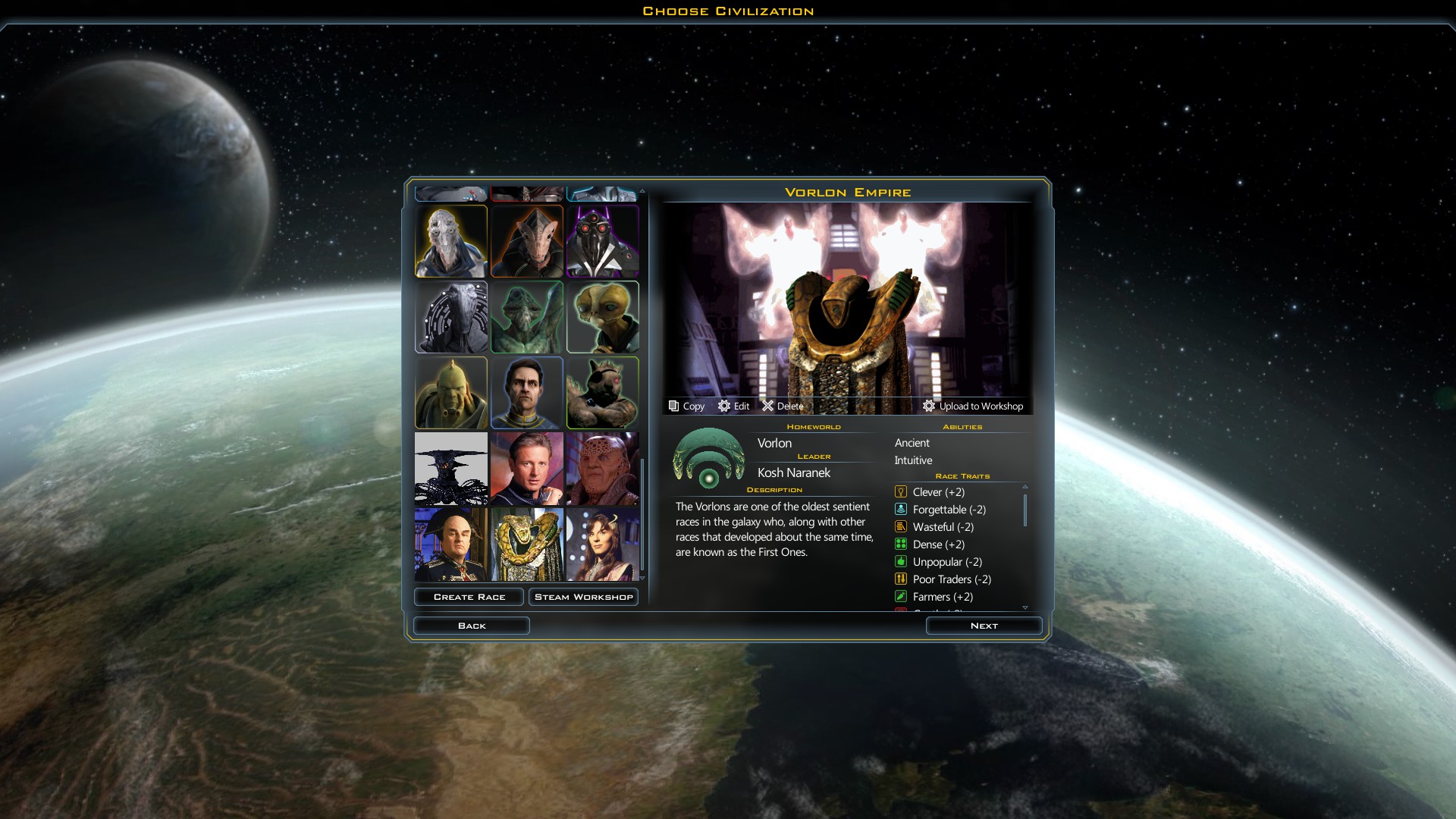Select the green-skinned ogre portrait
Screen dimensions: 1456x819
[x=451, y=393]
